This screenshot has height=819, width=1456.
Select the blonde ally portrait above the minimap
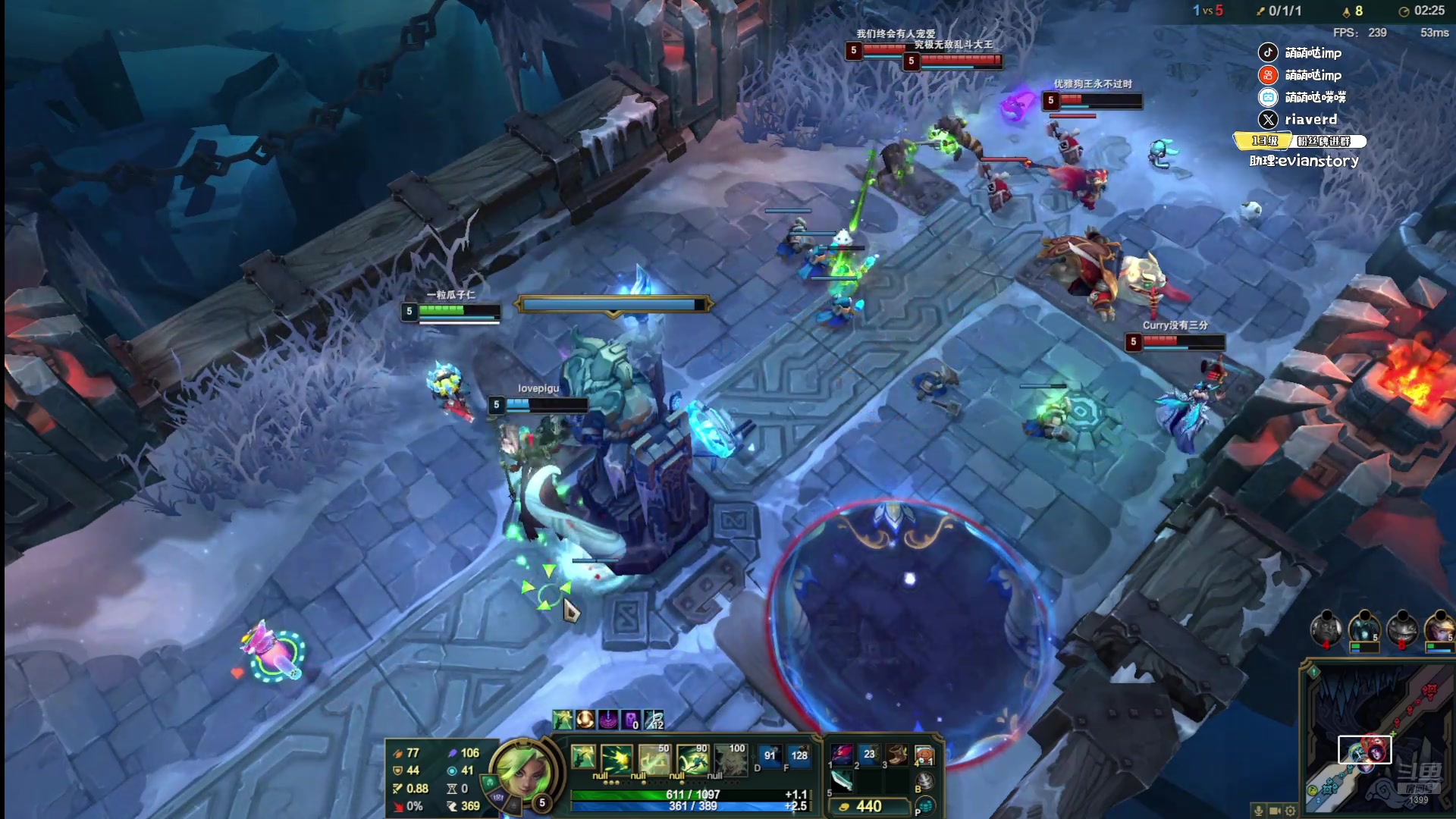pos(1438,629)
